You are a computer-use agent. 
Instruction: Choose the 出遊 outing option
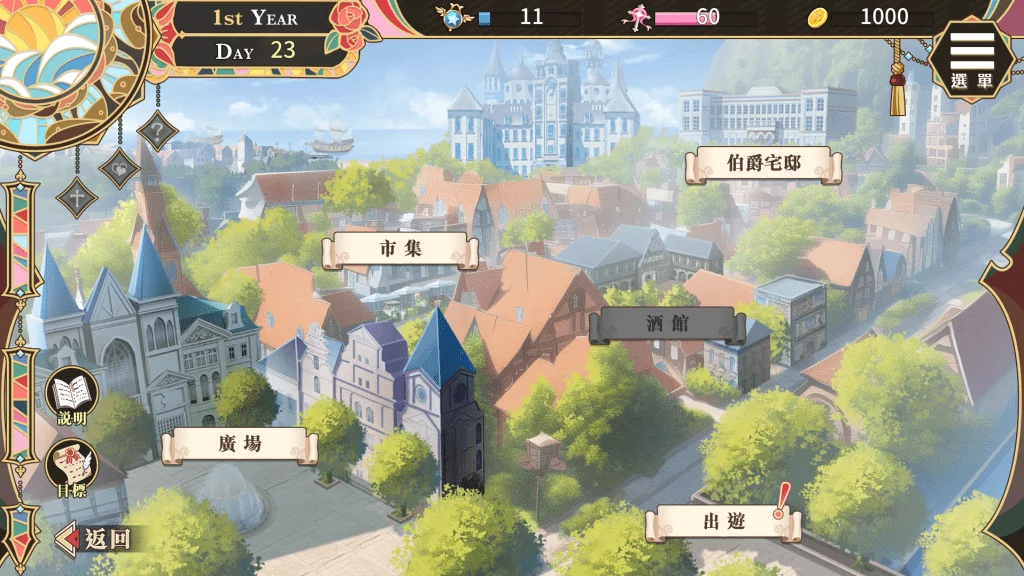click(x=722, y=522)
